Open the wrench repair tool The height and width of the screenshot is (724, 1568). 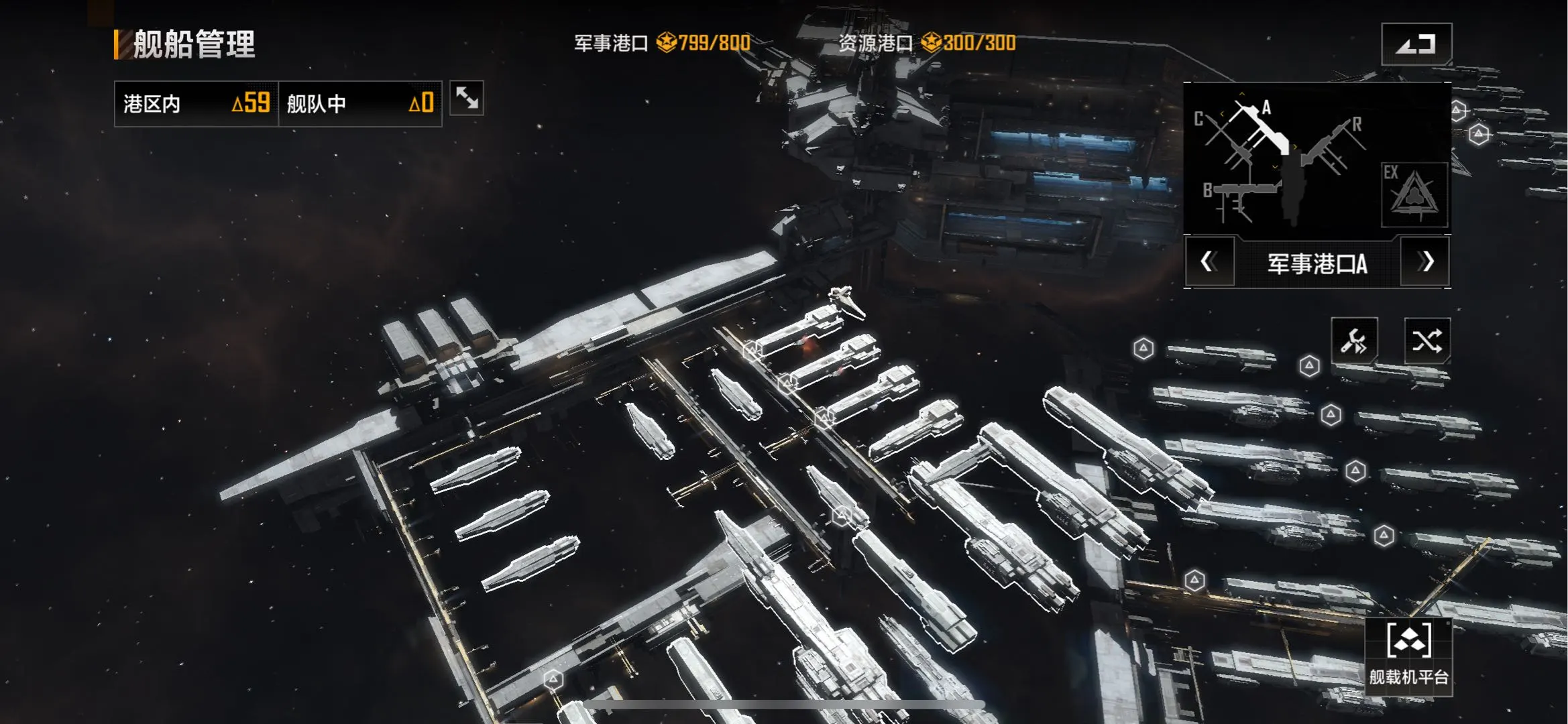click(1354, 341)
